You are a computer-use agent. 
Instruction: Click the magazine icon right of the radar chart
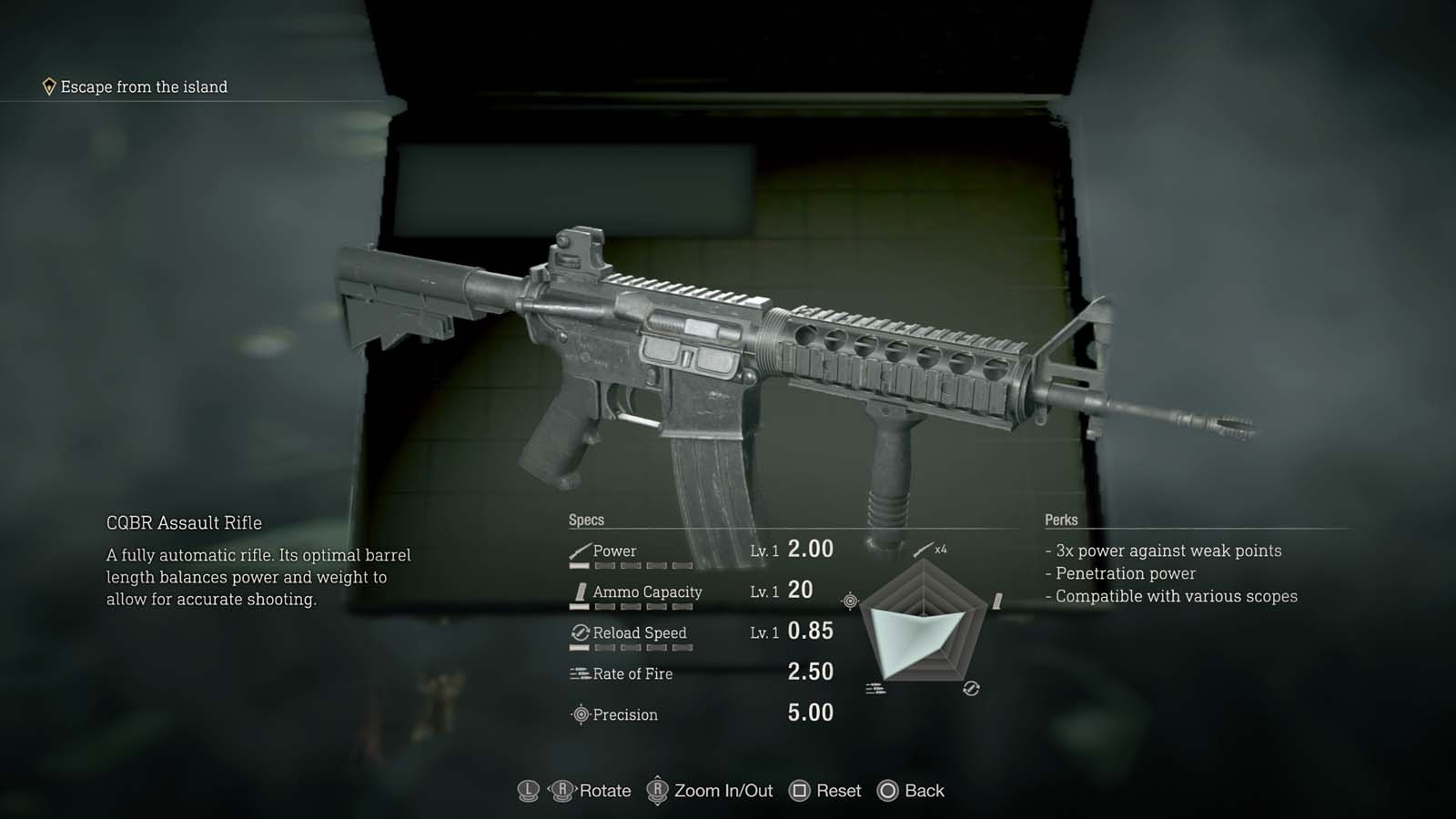pyautogui.click(x=998, y=600)
